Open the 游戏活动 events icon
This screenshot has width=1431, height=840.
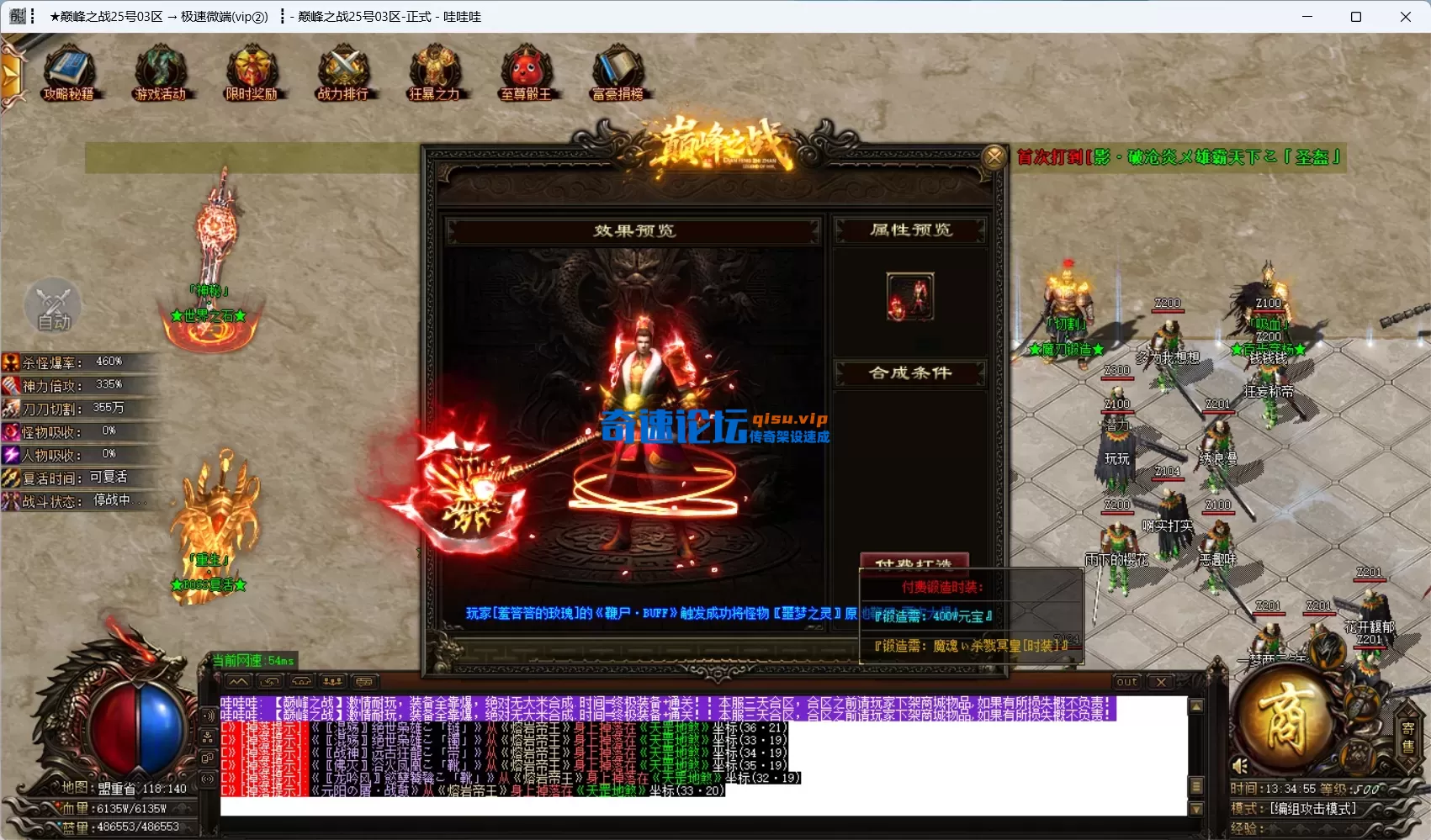pyautogui.click(x=160, y=74)
